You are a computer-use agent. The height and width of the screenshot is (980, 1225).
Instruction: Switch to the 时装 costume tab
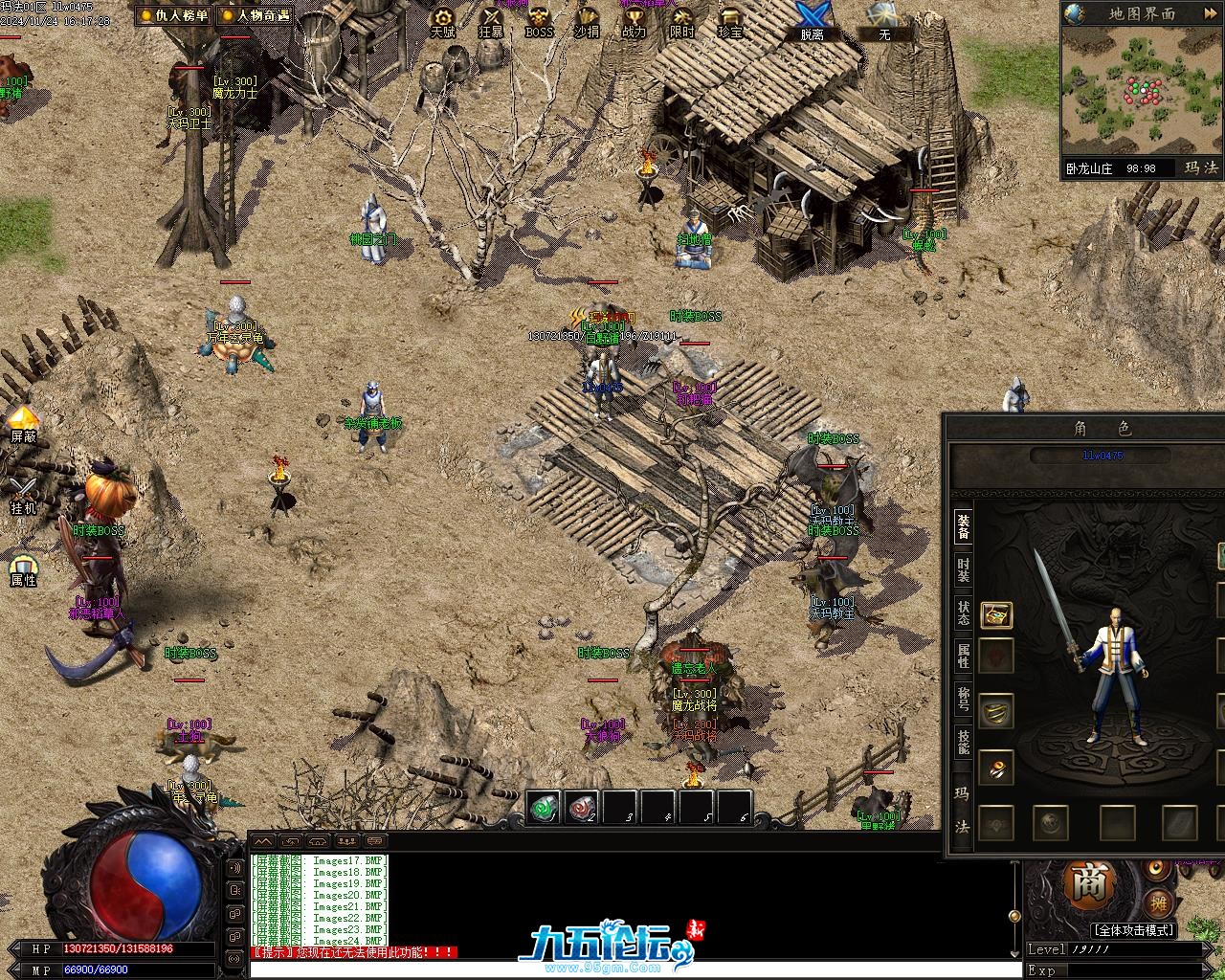(963, 570)
